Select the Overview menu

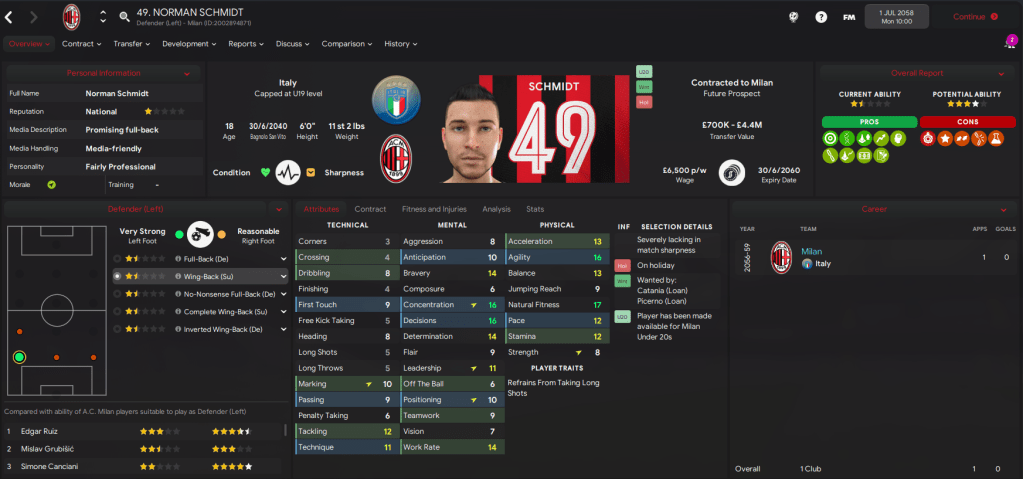(x=28, y=44)
